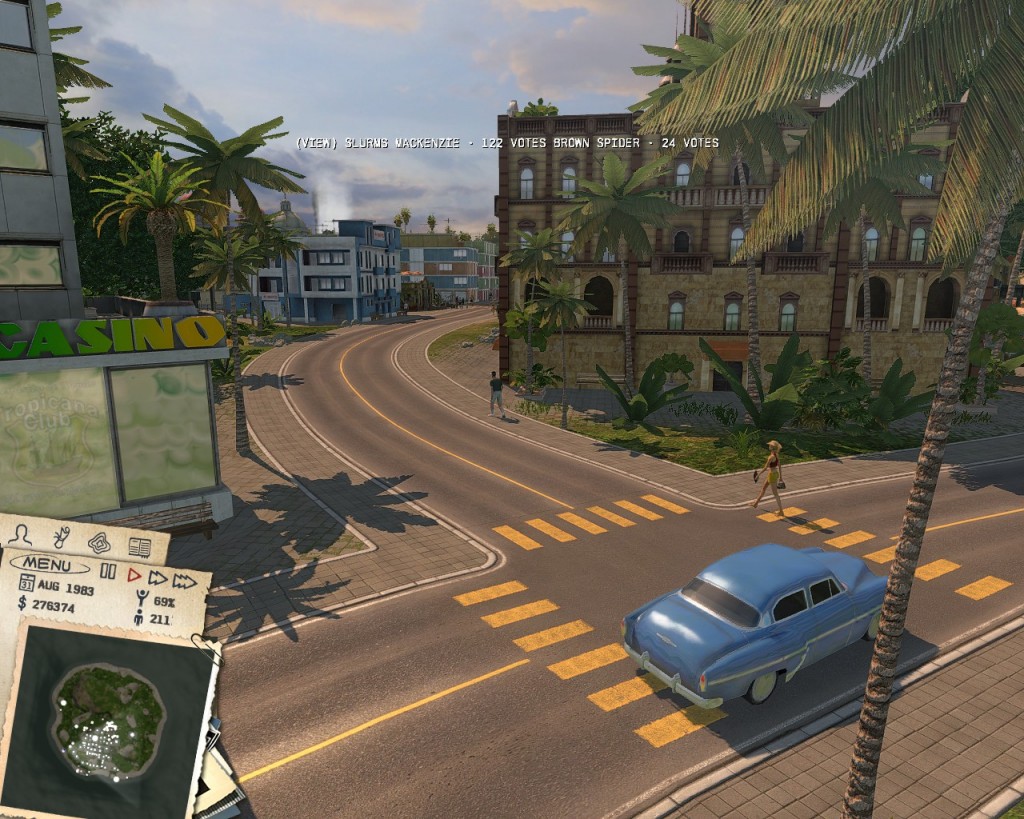Switch to triple-arrow fastest speed
The width and height of the screenshot is (1024, 819).
click(x=184, y=580)
